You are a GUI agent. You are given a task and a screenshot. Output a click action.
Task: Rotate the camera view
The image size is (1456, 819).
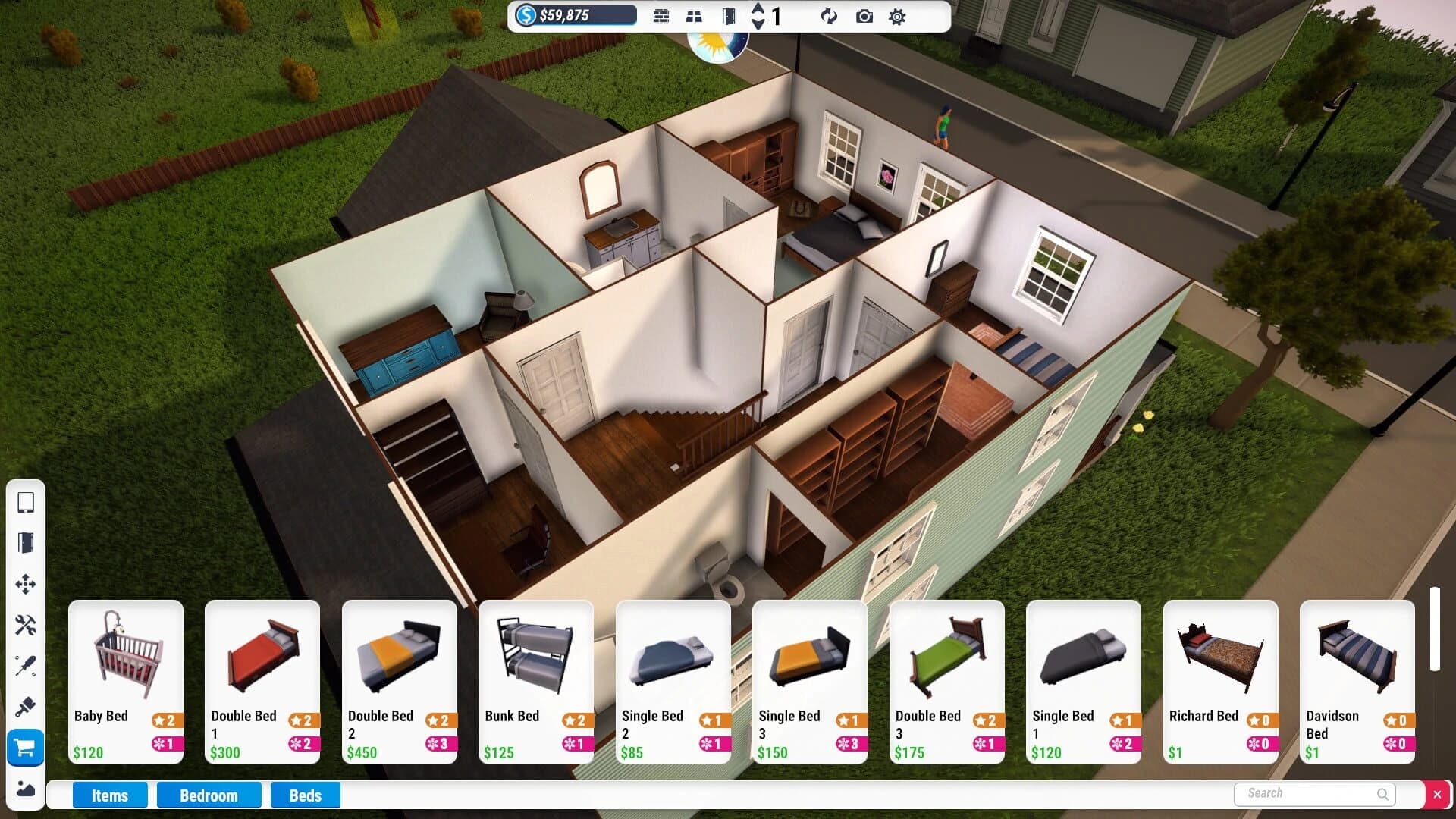829,16
